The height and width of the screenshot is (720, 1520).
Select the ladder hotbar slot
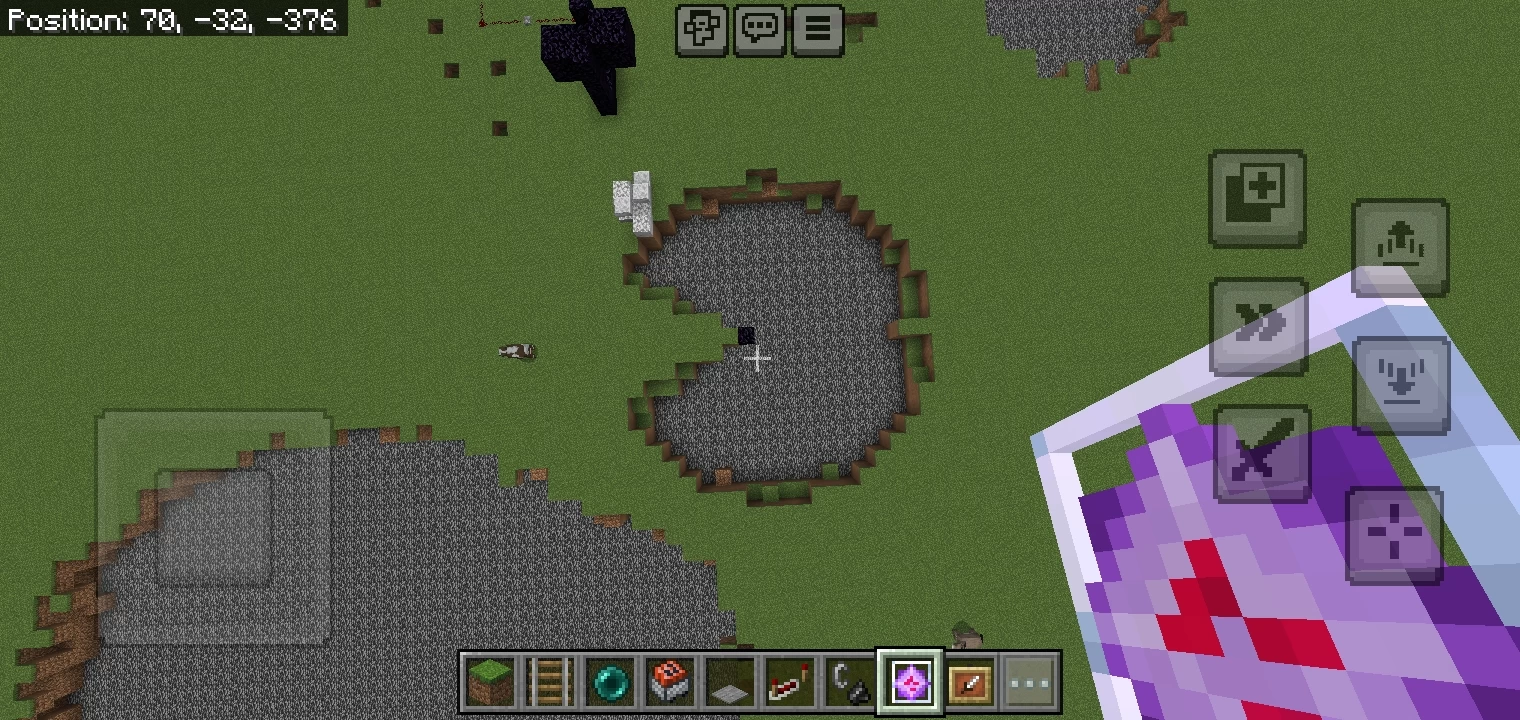coord(550,683)
